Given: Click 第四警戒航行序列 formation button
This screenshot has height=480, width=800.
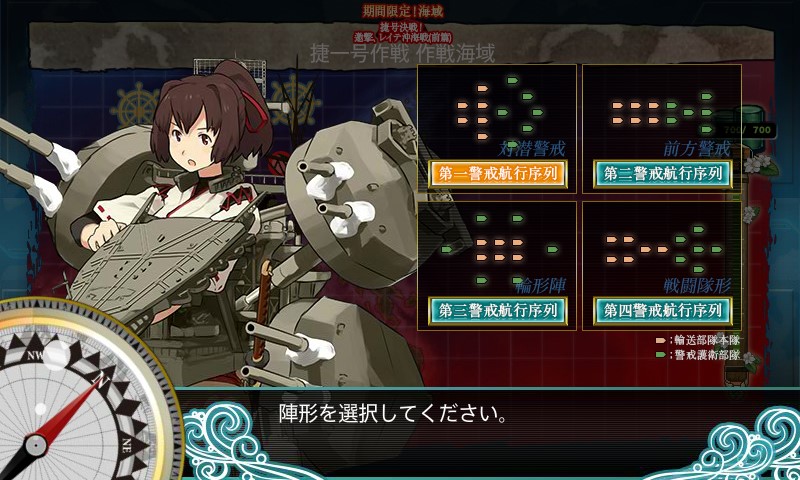Looking at the screenshot, I should pyautogui.click(x=662, y=310).
